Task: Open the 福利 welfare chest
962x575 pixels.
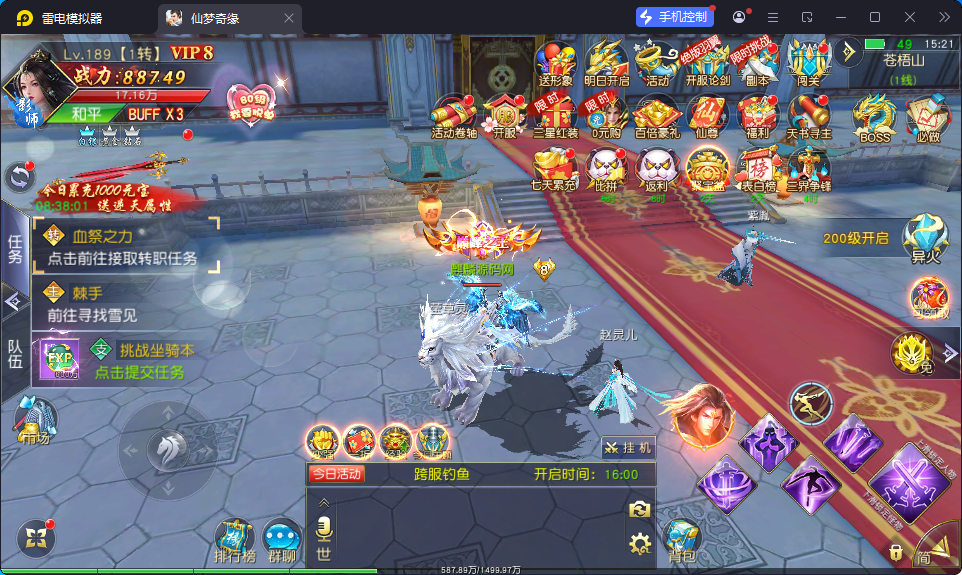Action: coord(757,115)
